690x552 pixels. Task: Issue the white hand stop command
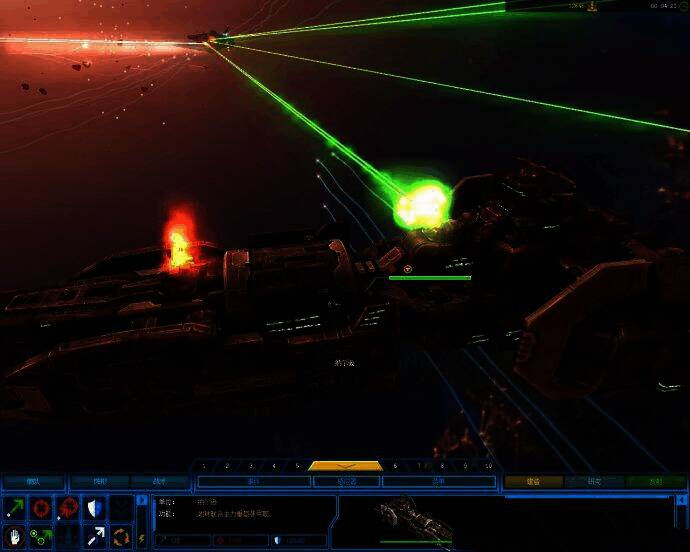click(16, 537)
